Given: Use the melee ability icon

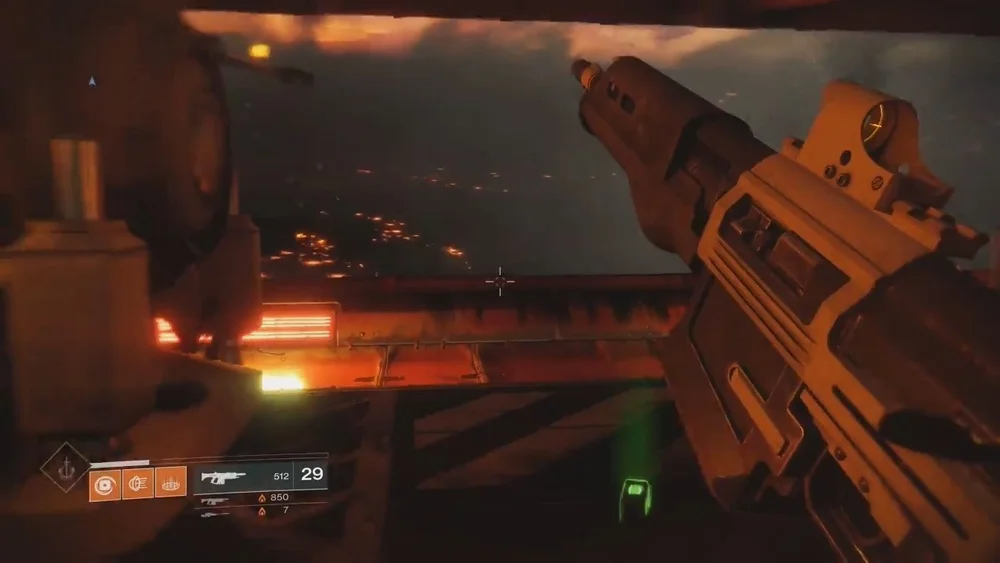Looking at the screenshot, I should coord(138,484).
